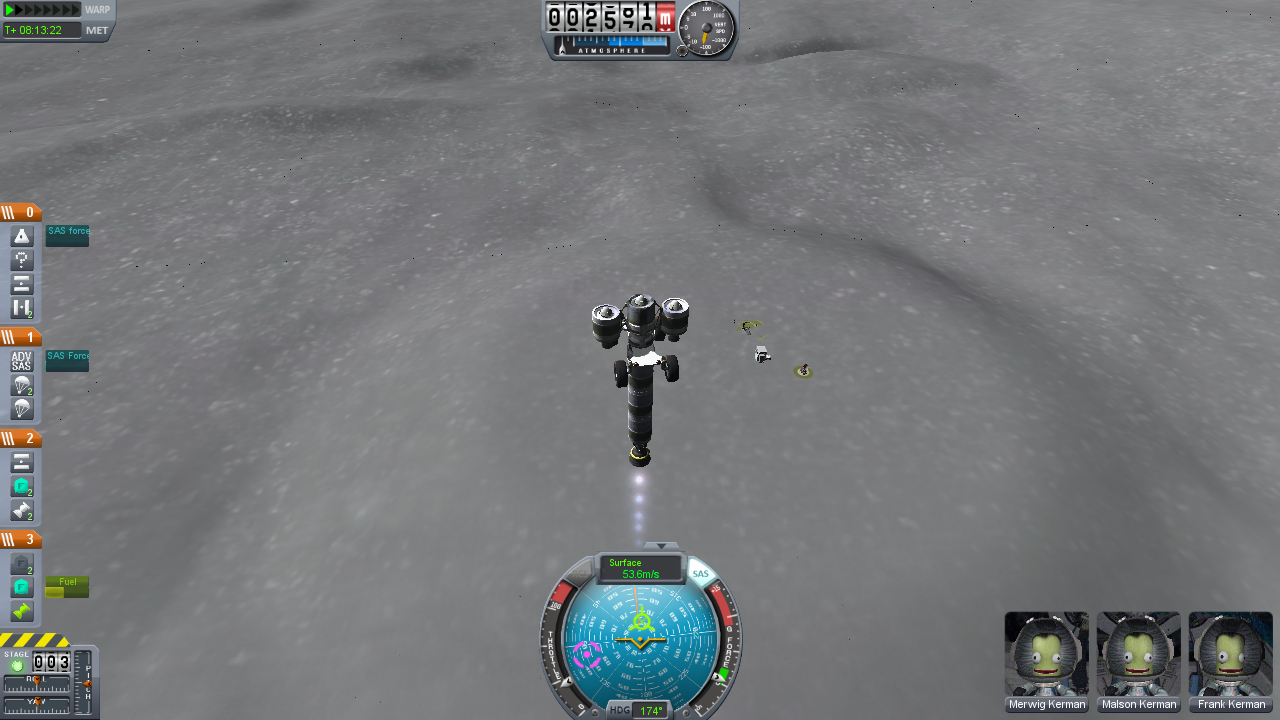Click the green Fuel resource gauge
Screen dimensions: 1280x720
pos(67,588)
